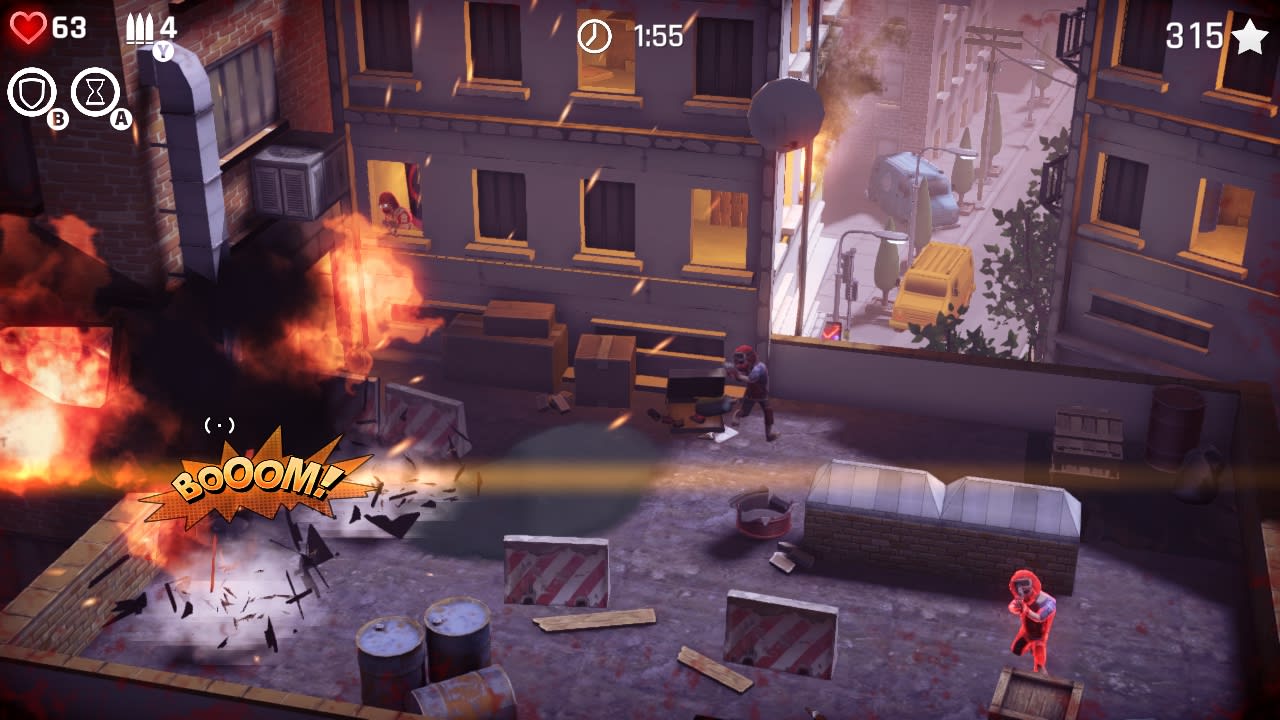Click the shield ability icon

32,90
